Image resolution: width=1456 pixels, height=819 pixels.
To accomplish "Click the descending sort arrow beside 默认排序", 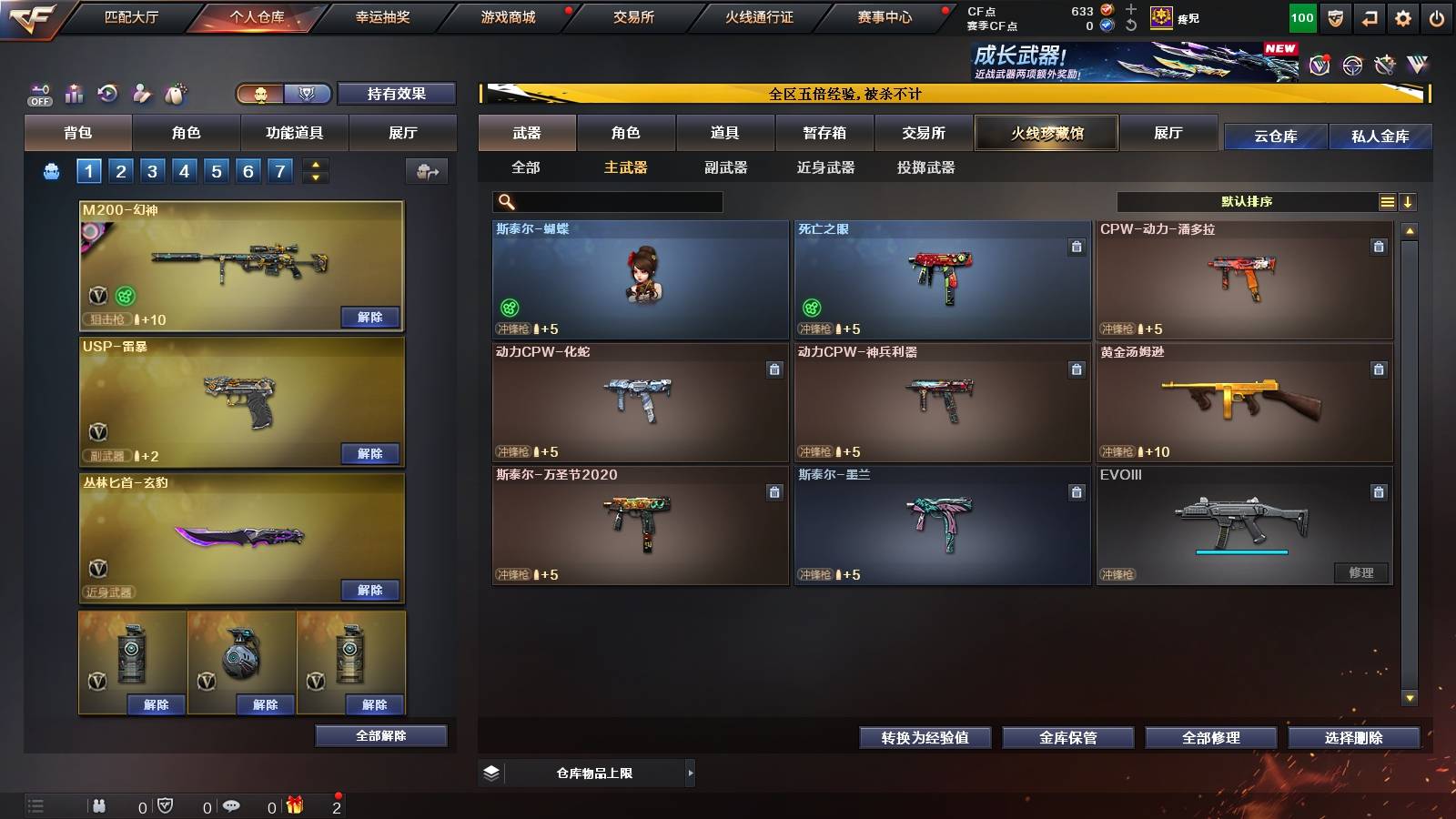I will click(x=1410, y=201).
